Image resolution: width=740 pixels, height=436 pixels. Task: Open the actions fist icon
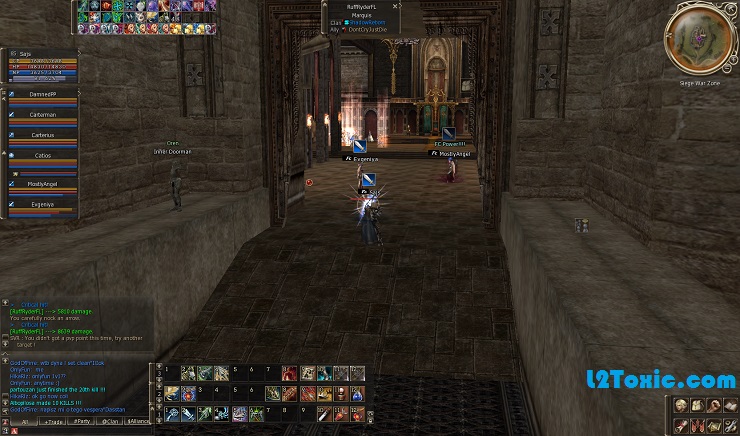point(713,405)
